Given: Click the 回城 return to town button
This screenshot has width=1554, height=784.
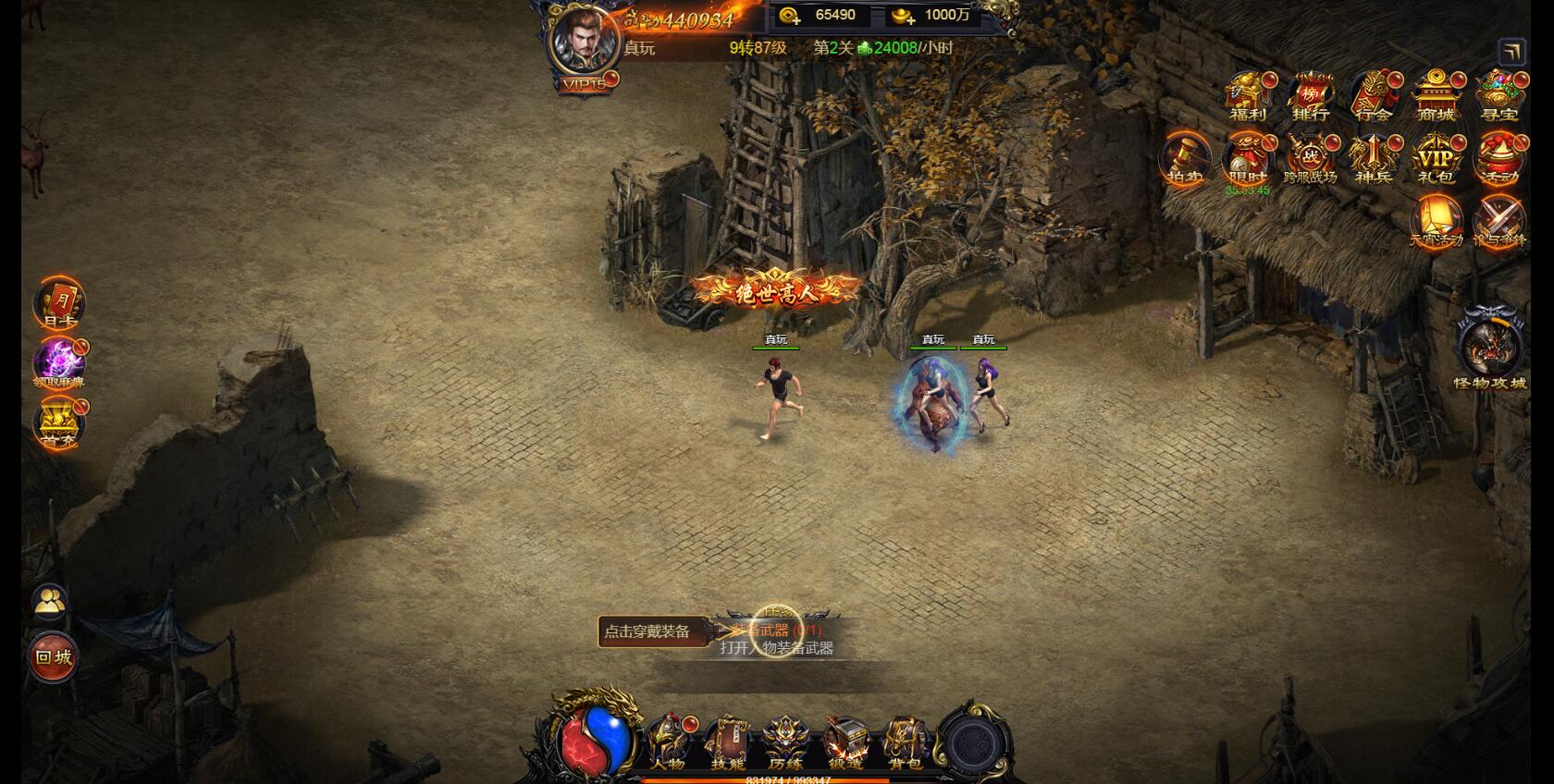Looking at the screenshot, I should pos(54,657).
